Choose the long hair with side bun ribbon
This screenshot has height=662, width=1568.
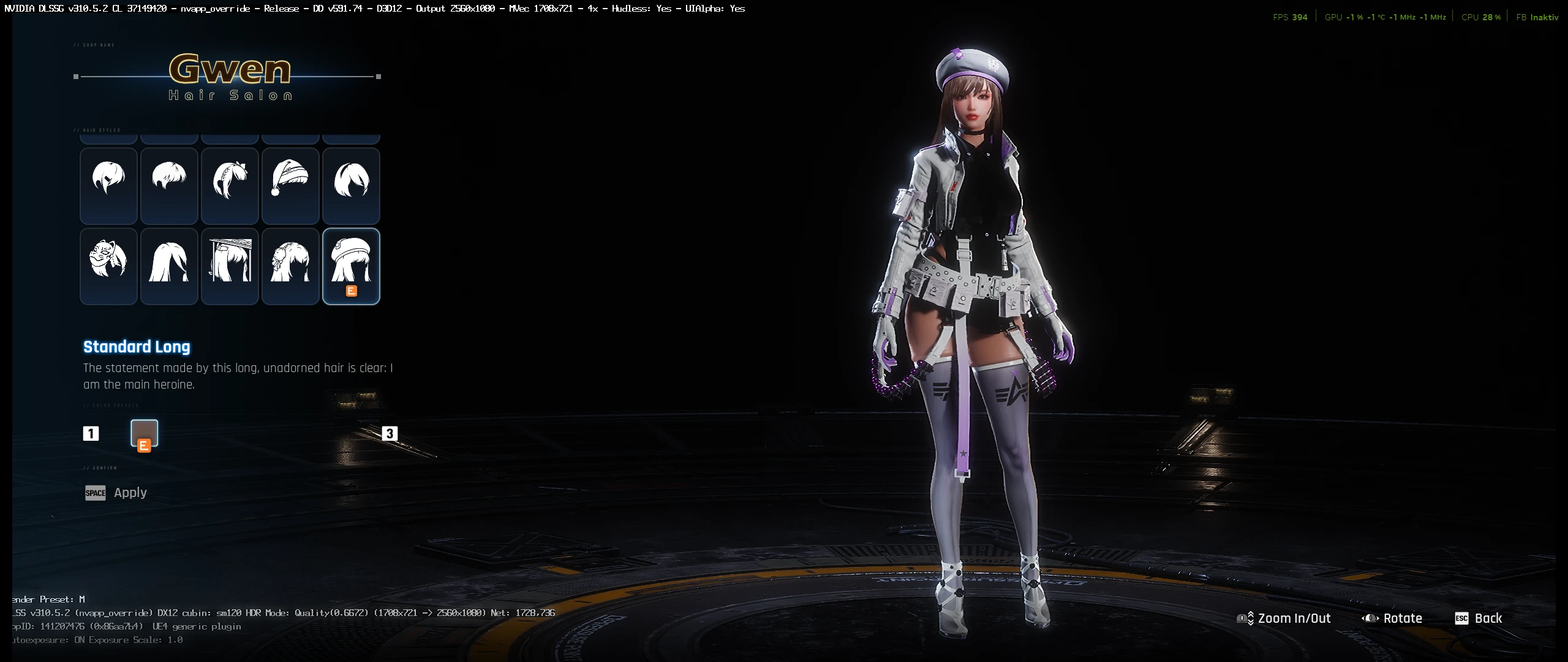click(290, 266)
